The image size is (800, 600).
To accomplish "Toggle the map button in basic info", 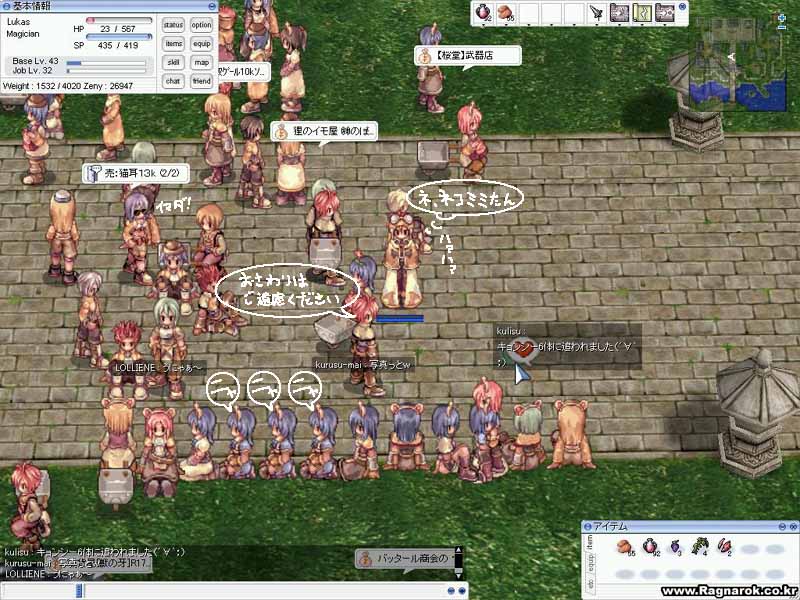I will click(x=202, y=62).
